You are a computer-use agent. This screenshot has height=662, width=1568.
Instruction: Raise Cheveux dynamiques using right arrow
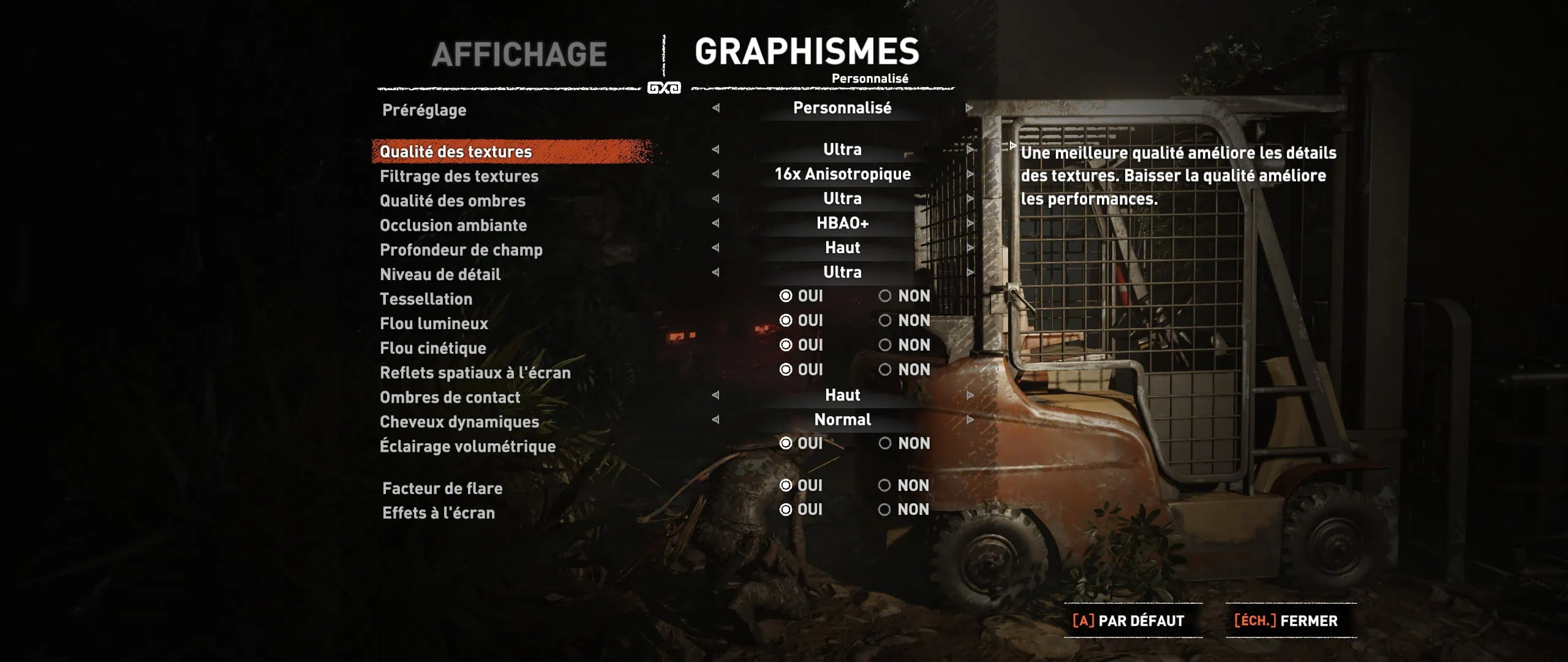(x=970, y=420)
